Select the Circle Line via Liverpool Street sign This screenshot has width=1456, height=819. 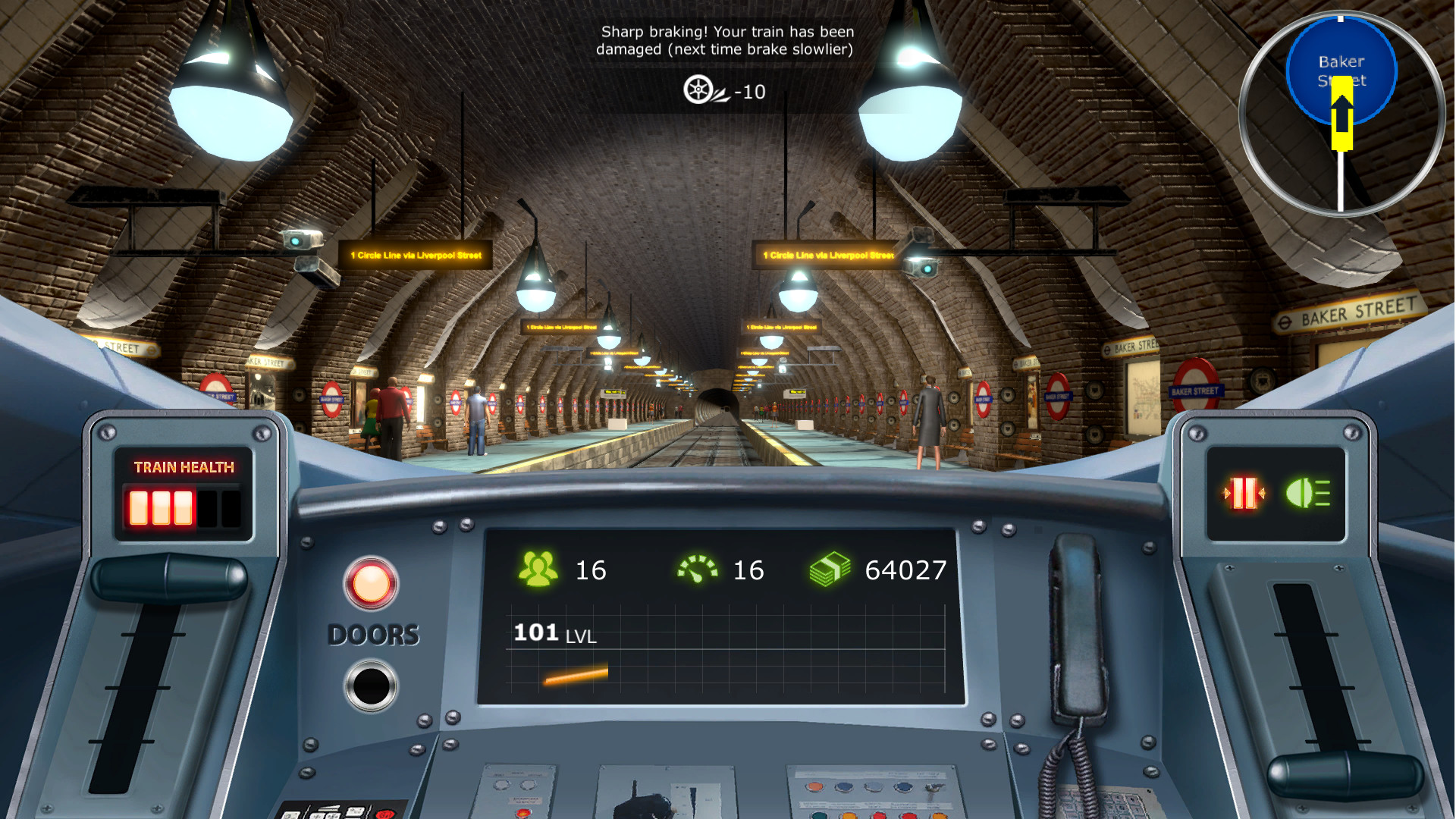tap(417, 256)
